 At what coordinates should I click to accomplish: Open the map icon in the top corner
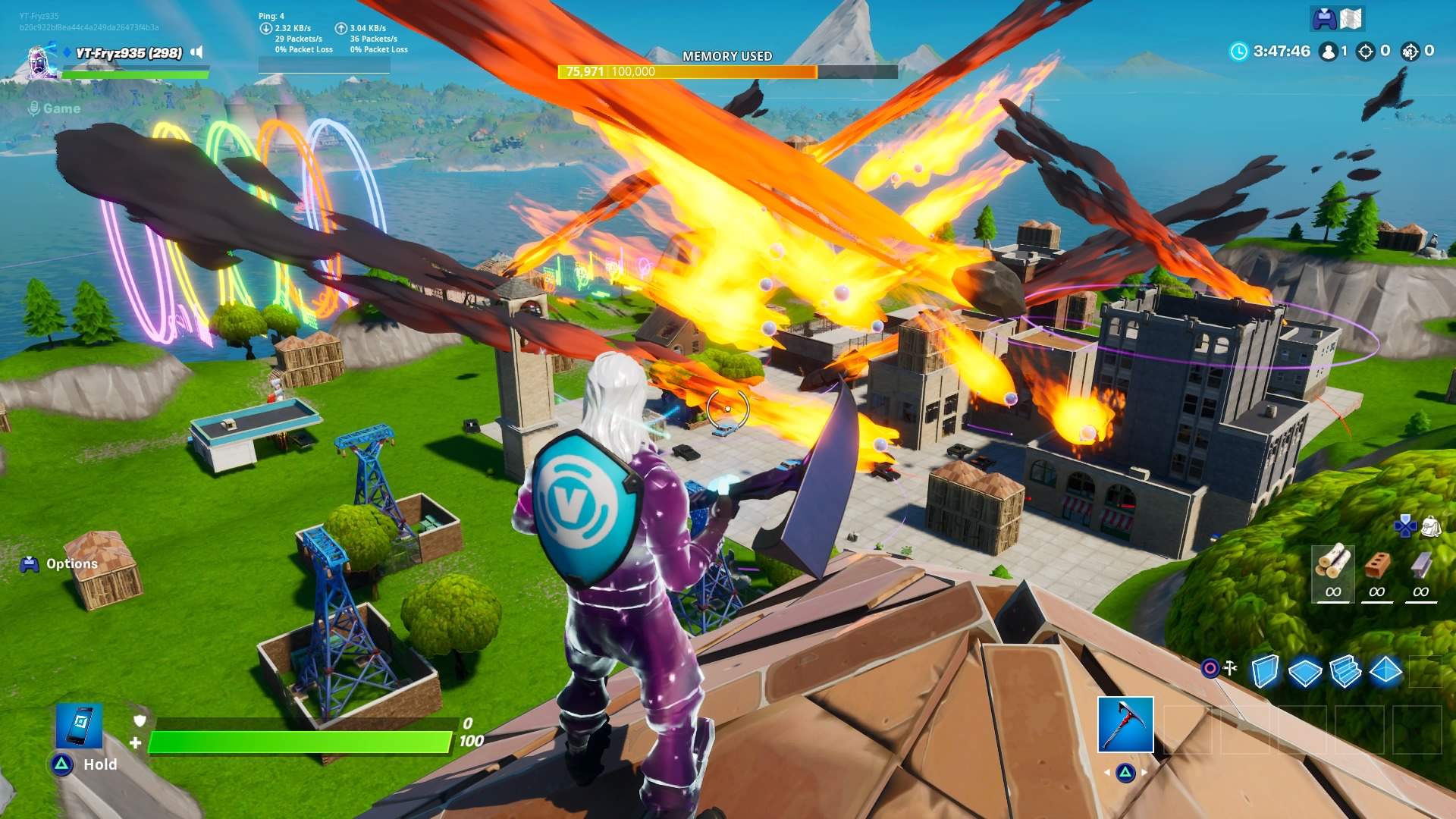(1351, 19)
